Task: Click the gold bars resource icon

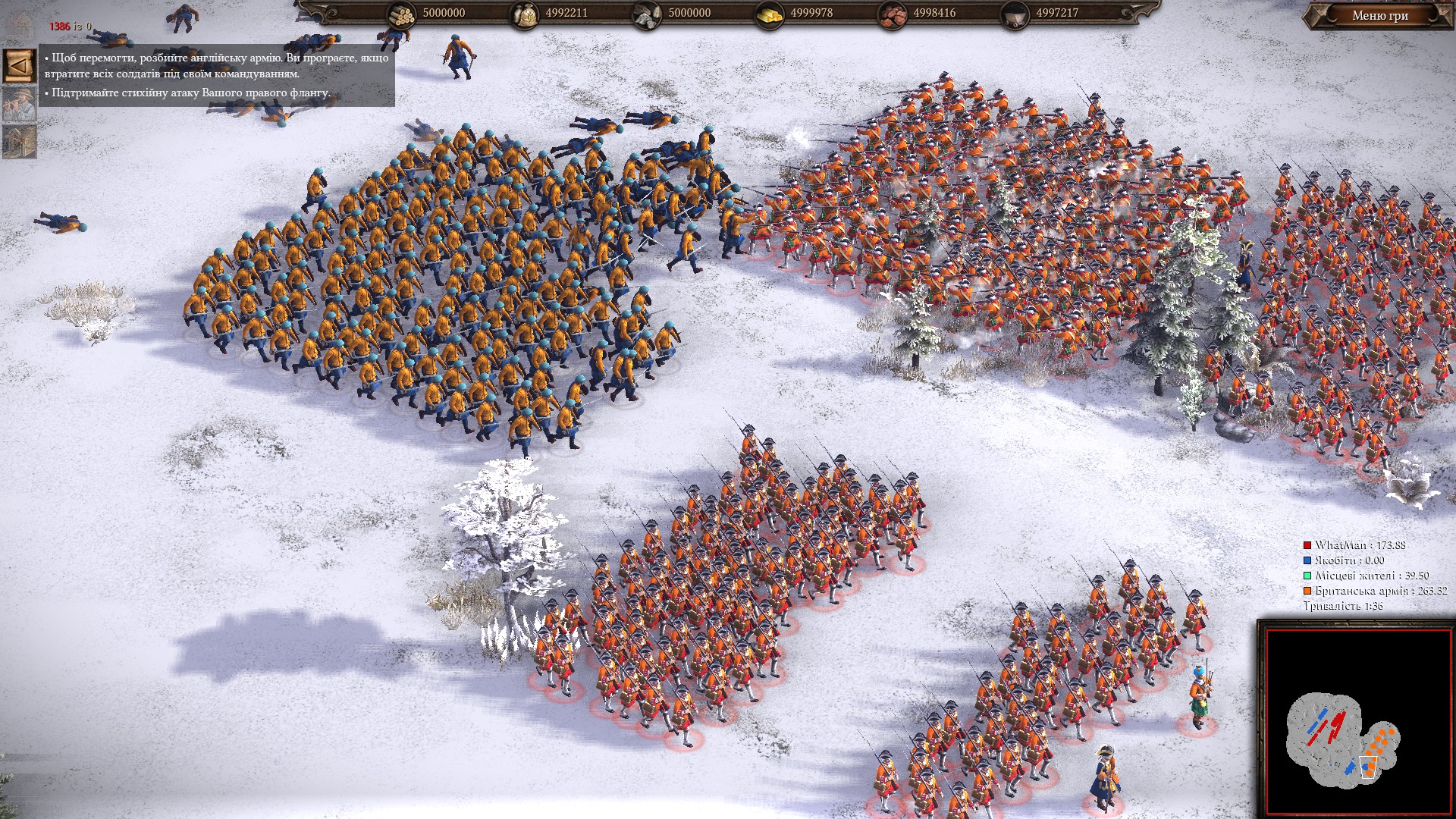Action: (770, 14)
